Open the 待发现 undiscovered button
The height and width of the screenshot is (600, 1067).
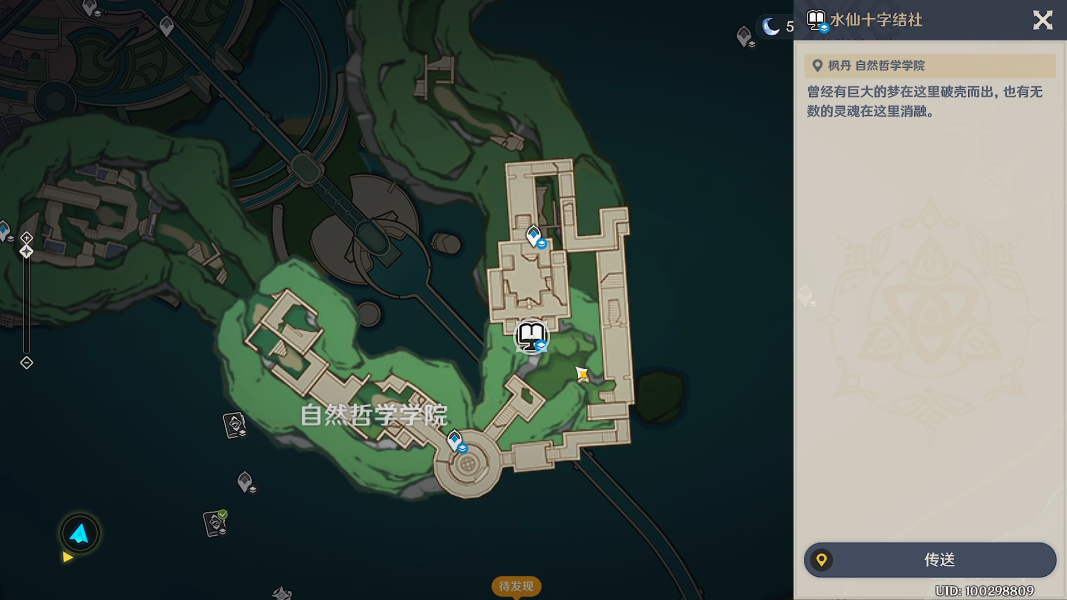(517, 586)
